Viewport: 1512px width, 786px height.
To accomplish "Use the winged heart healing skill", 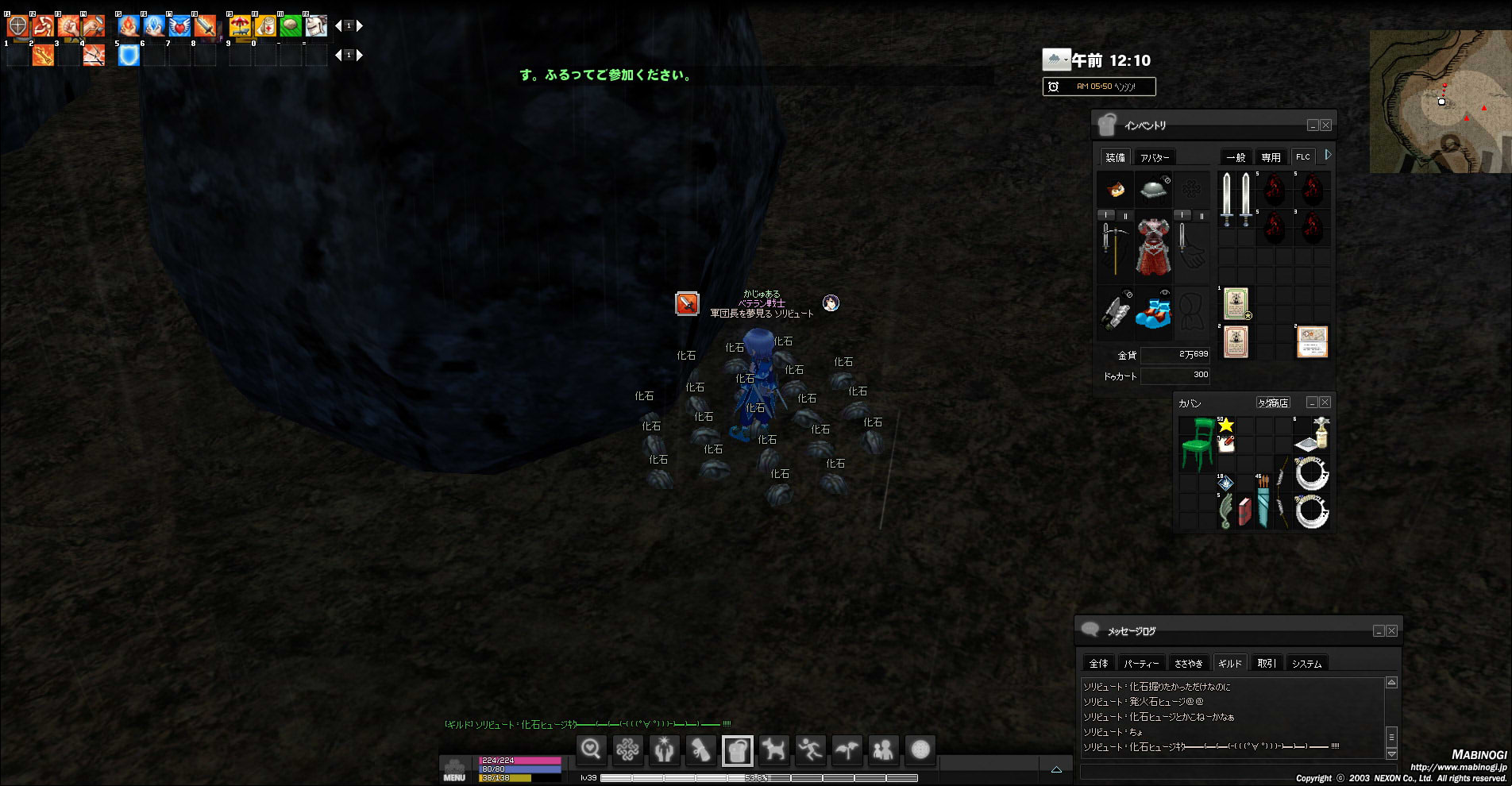I will tap(179, 26).
